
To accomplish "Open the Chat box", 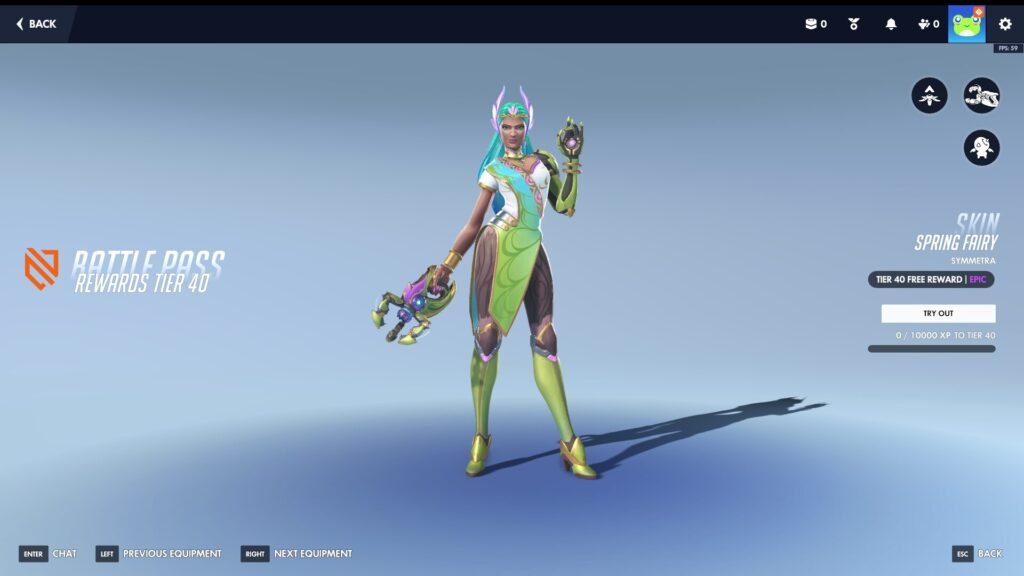I will click(x=48, y=553).
